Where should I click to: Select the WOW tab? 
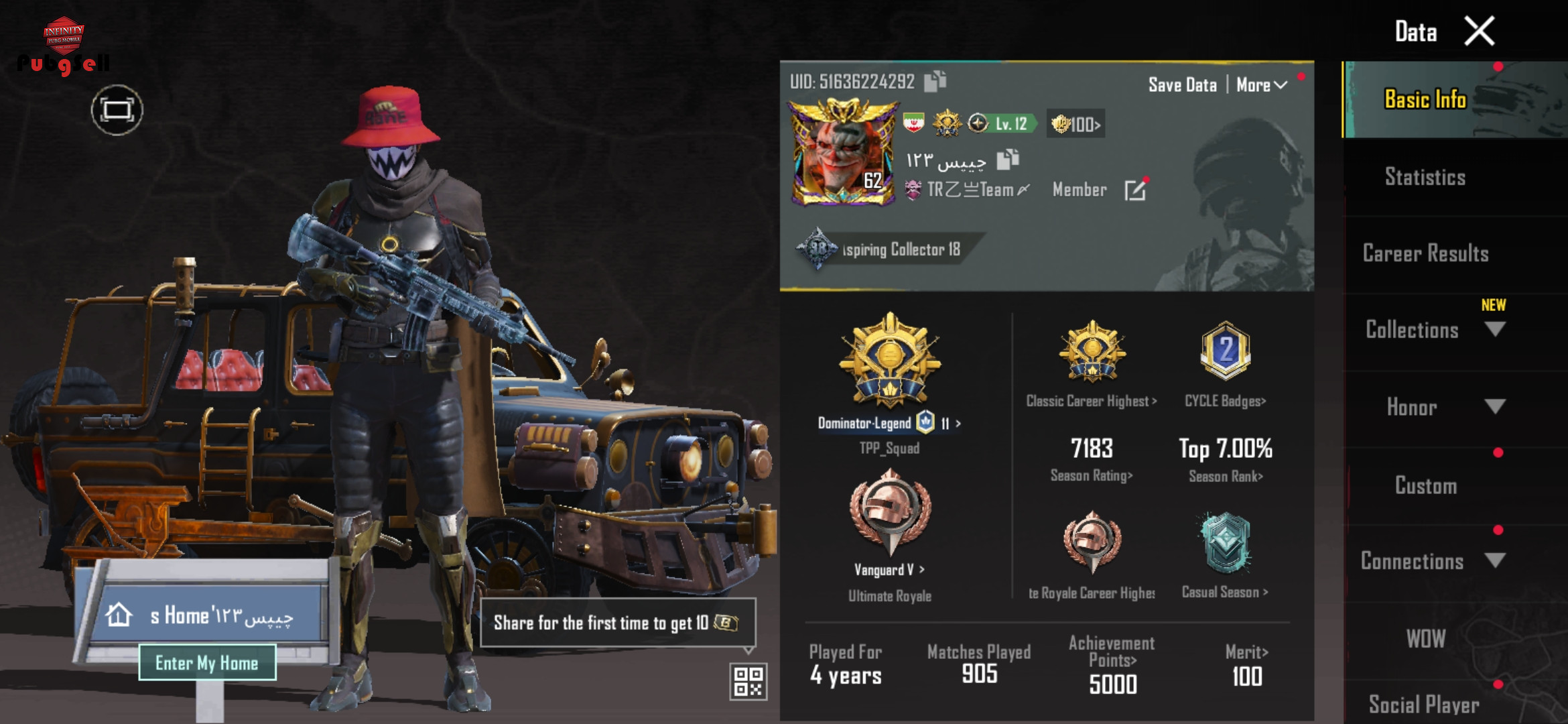1425,639
